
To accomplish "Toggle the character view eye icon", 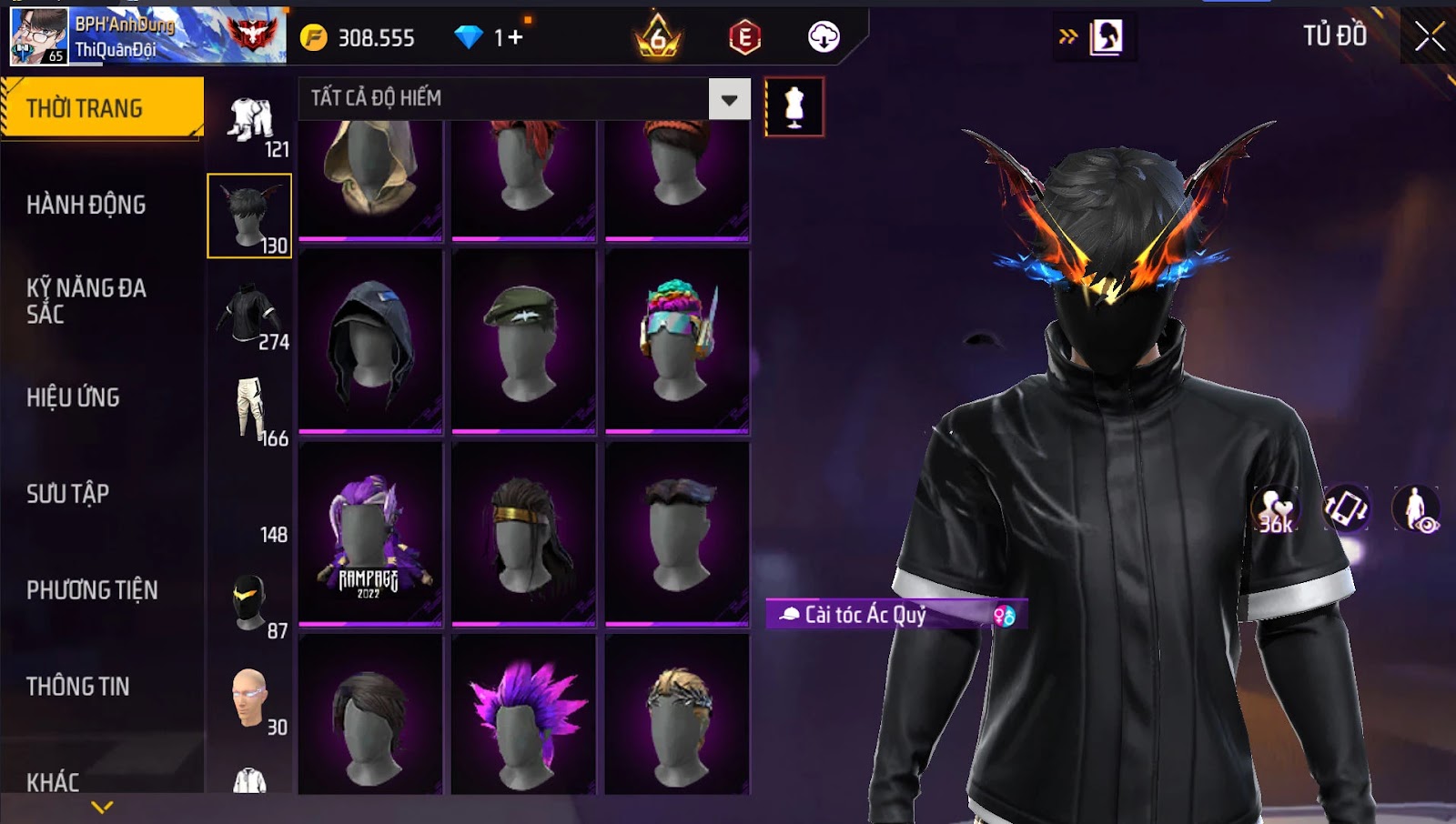I will pos(1416,508).
